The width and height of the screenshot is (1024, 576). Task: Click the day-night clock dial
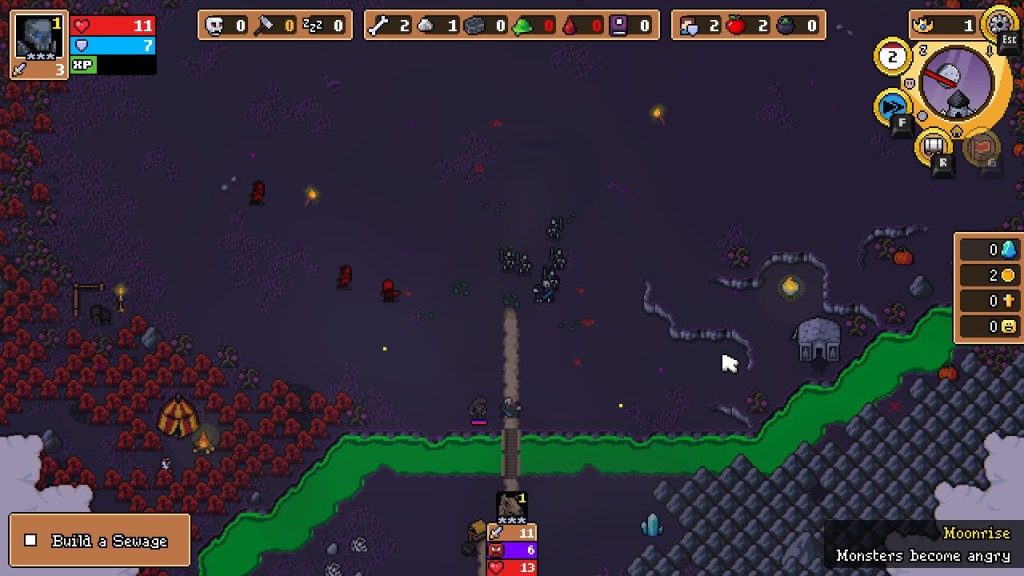click(x=955, y=84)
